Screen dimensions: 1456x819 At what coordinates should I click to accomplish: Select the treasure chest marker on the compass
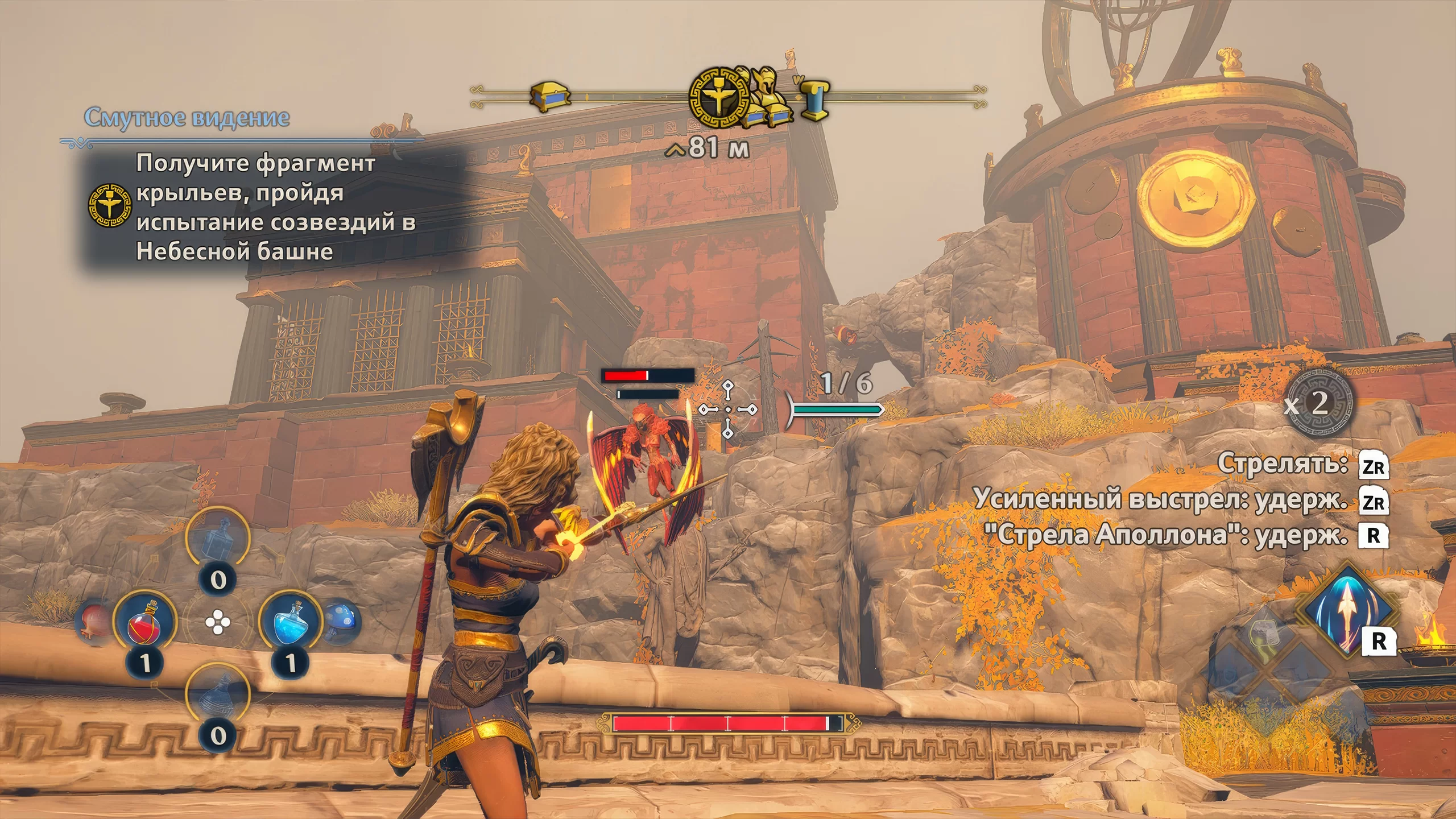click(549, 97)
